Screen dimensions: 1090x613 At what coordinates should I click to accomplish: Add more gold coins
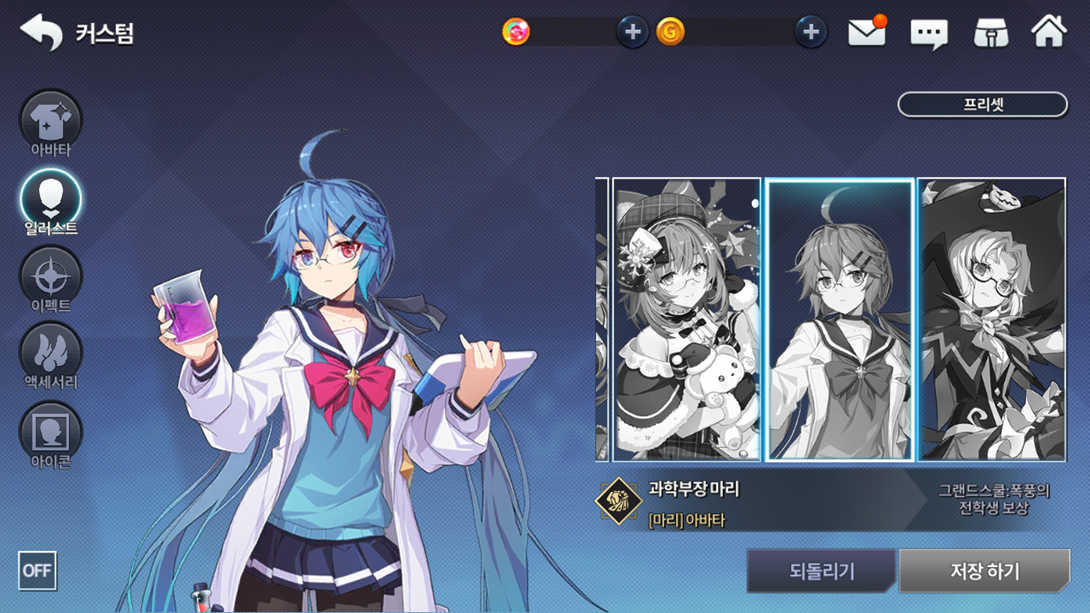810,32
